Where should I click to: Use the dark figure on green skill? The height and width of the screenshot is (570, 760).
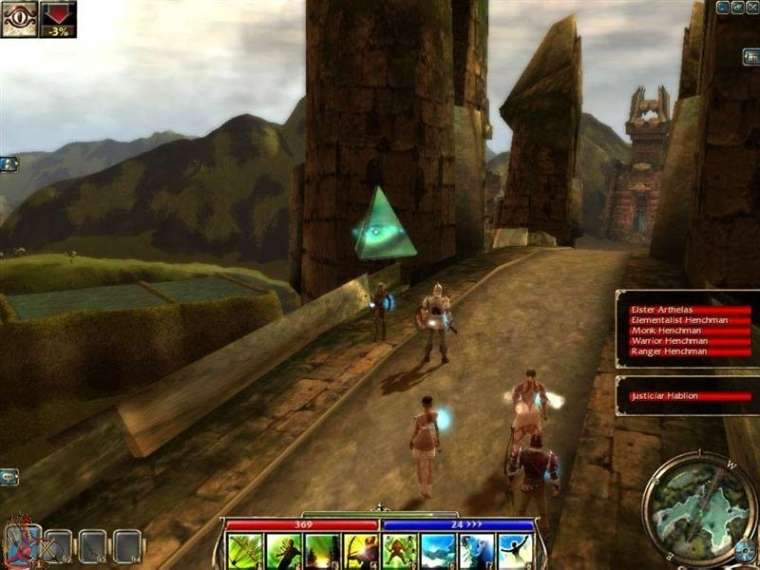(x=283, y=551)
